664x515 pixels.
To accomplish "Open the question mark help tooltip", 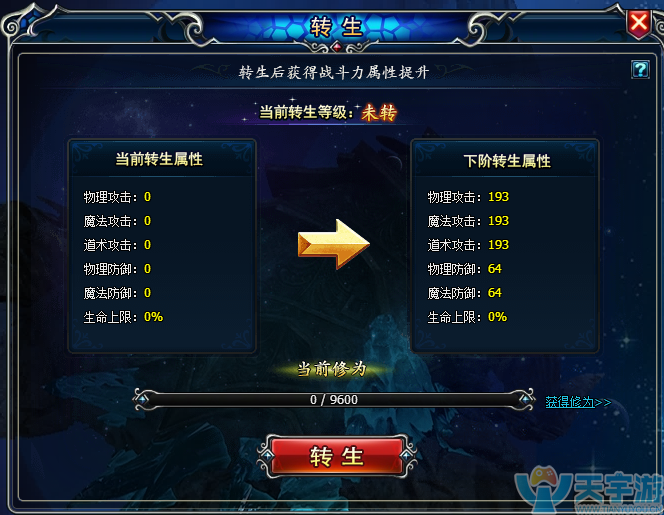I will click(x=640, y=69).
